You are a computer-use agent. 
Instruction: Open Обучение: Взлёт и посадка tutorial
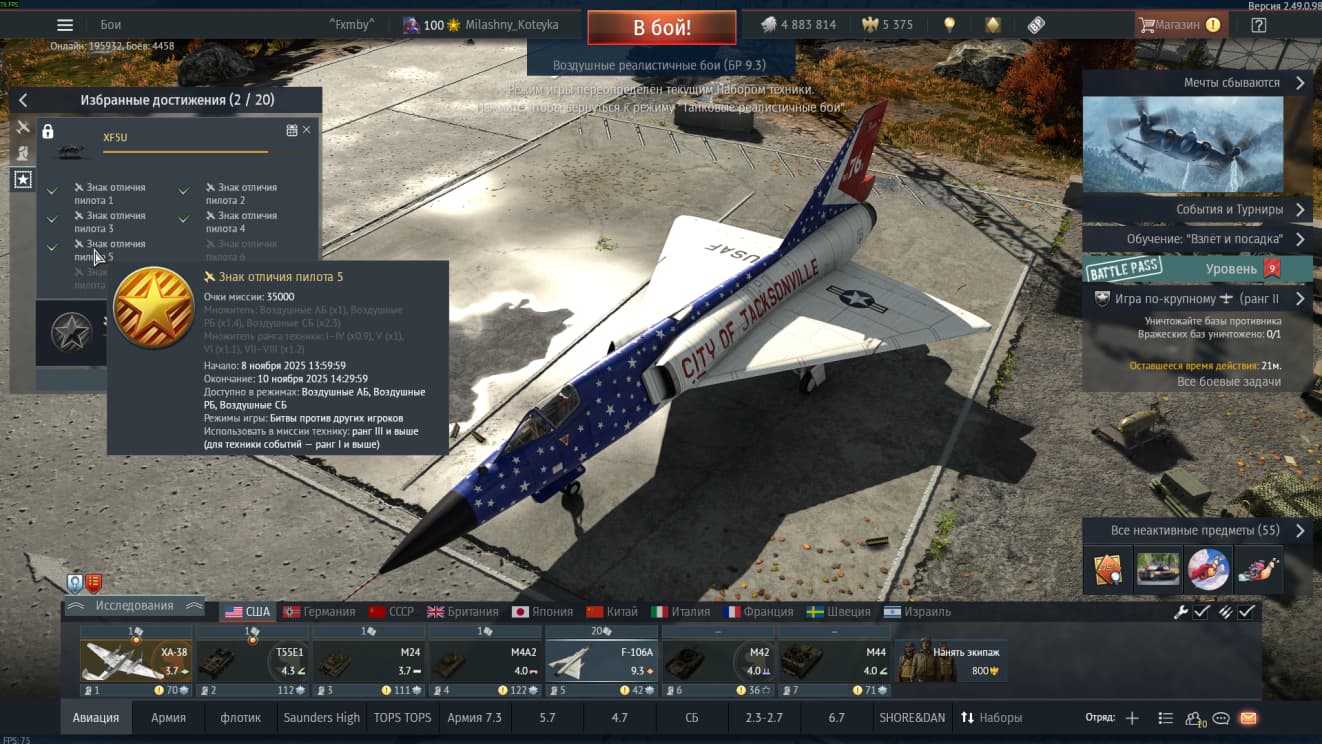[x=1196, y=240]
